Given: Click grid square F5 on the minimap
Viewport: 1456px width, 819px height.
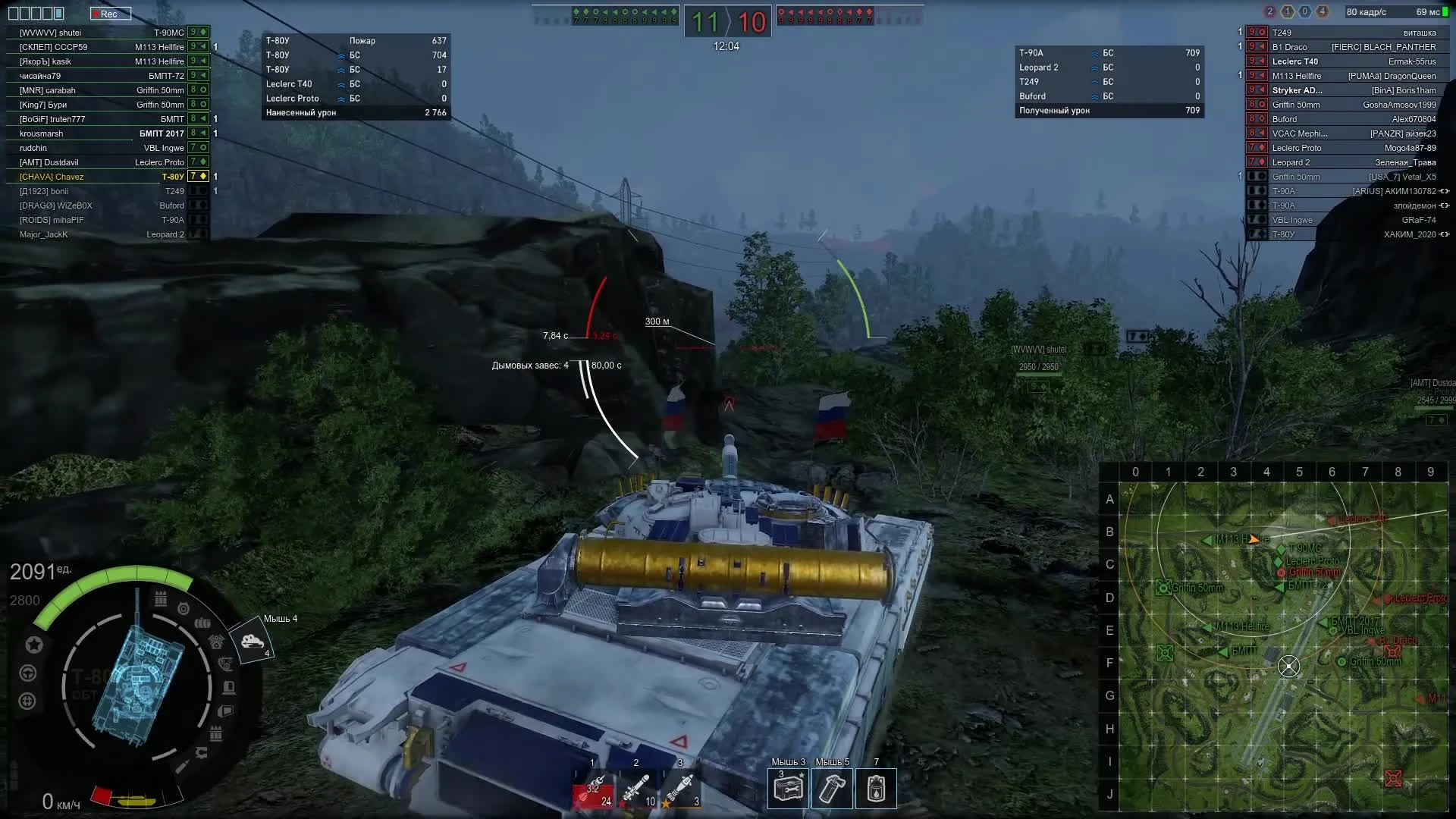Looking at the screenshot, I should coord(1299,664).
